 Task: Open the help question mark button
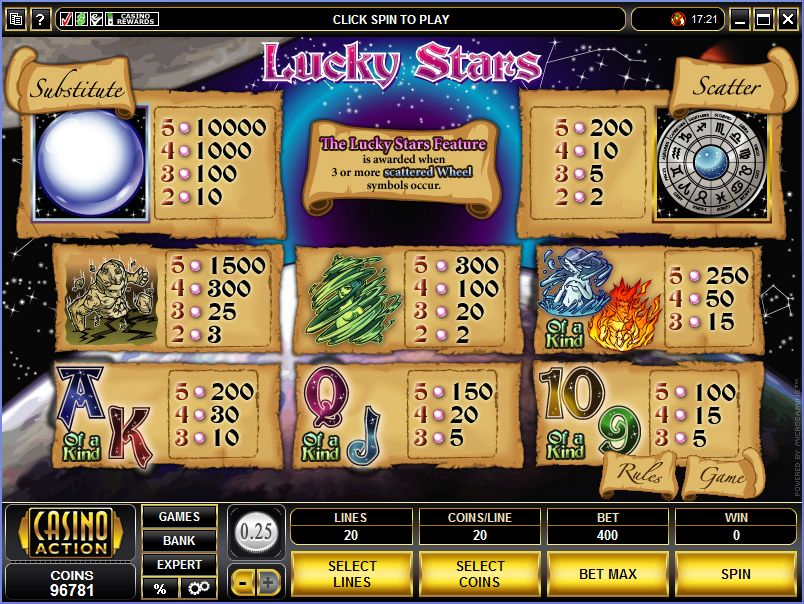(41, 19)
